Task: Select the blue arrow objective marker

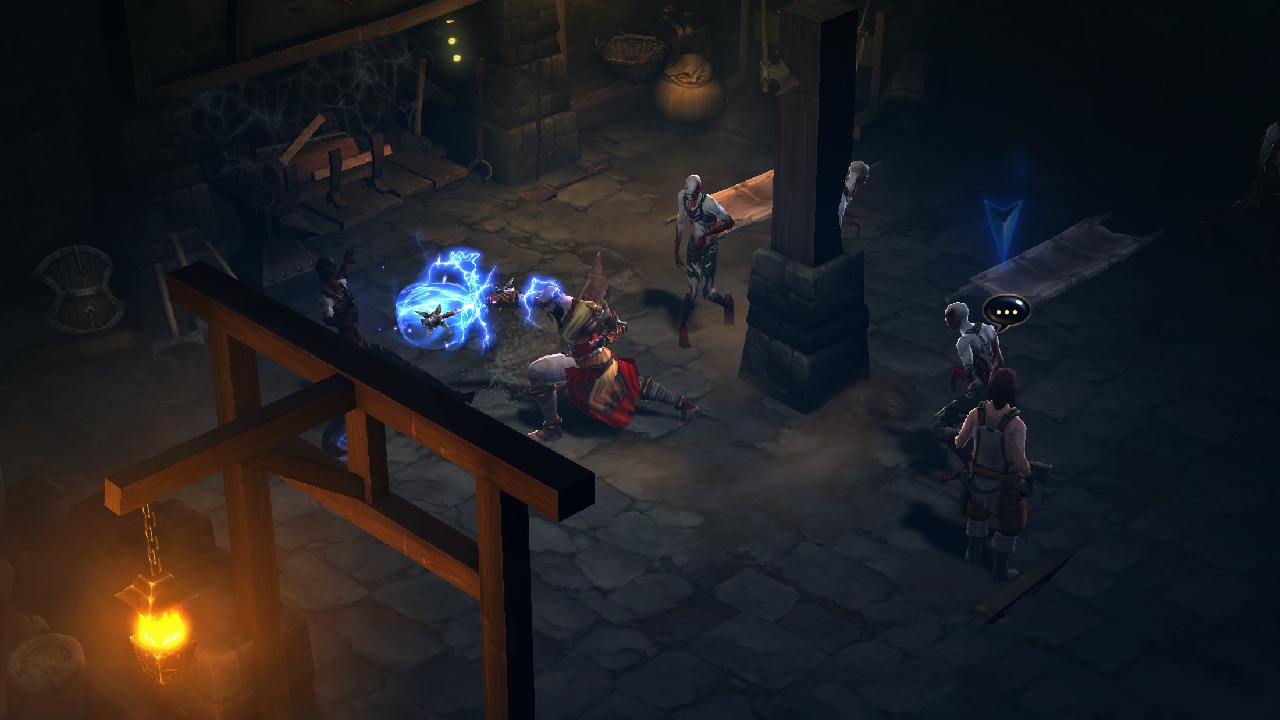Action: (x=1002, y=226)
